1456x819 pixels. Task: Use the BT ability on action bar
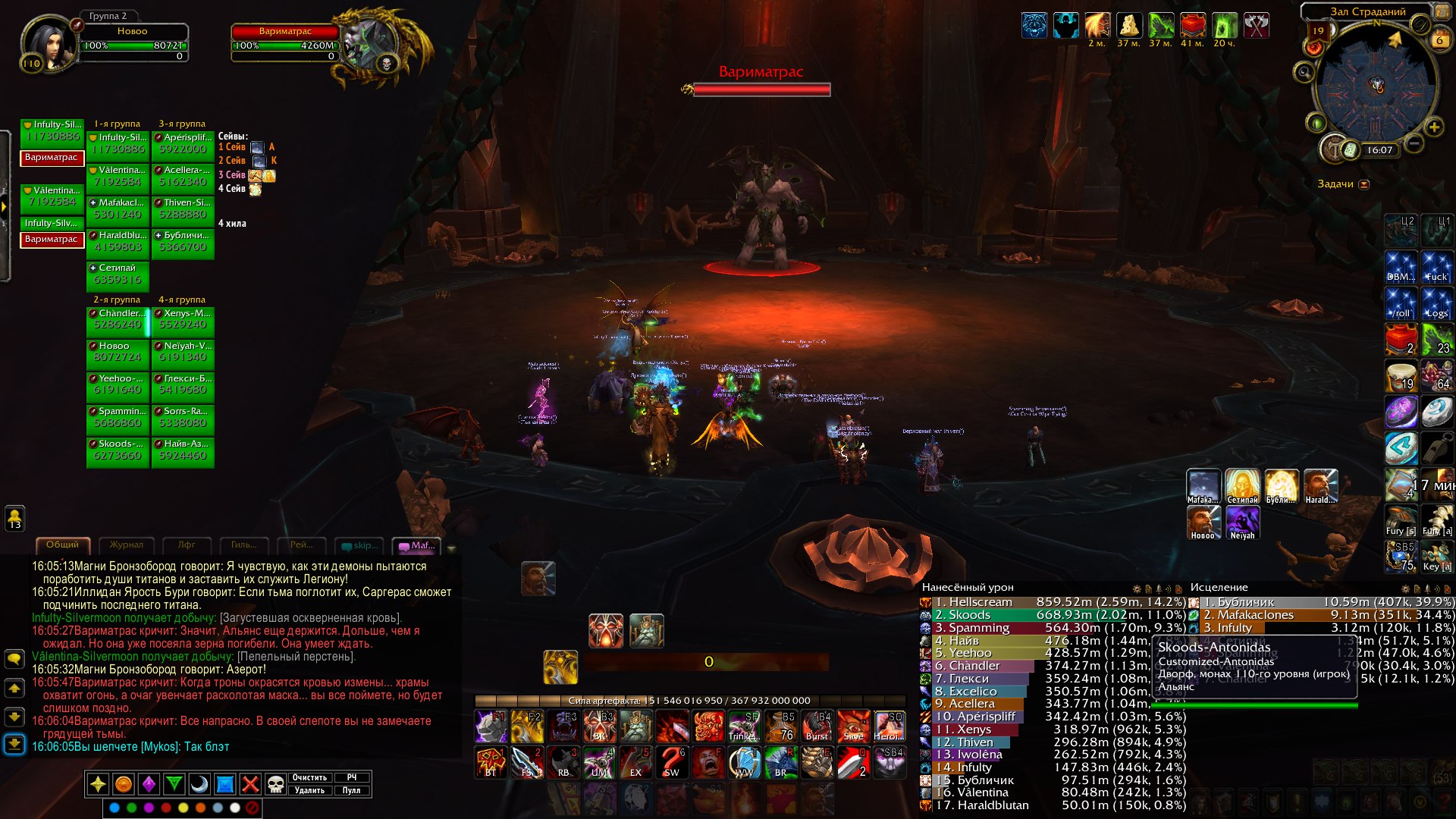491,762
